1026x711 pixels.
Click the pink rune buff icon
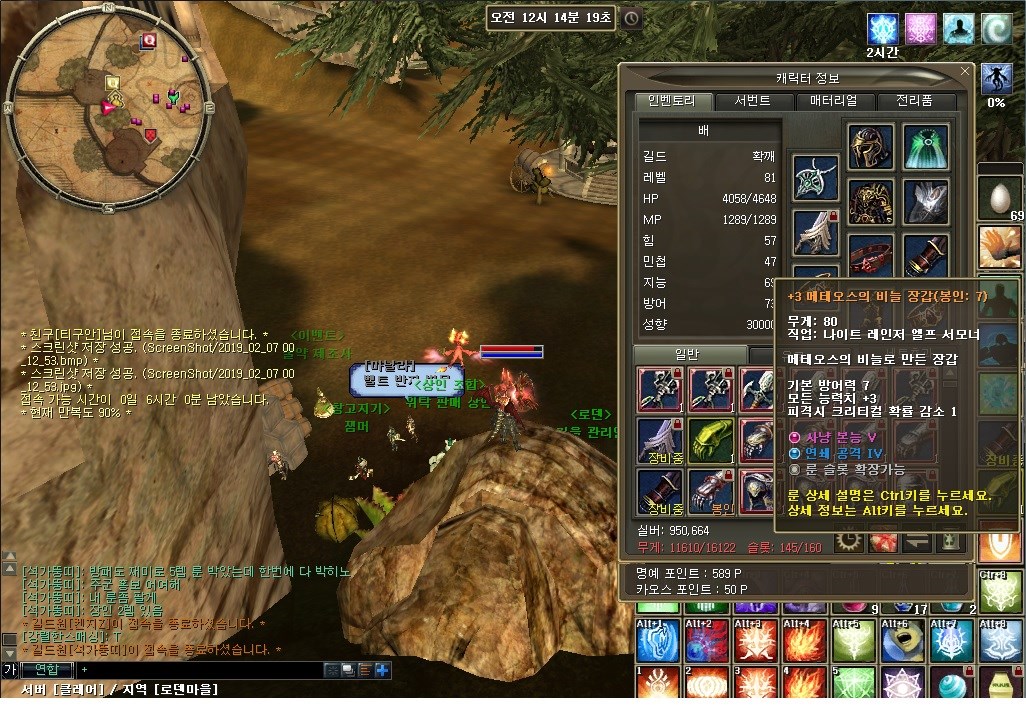pyautogui.click(x=920, y=28)
